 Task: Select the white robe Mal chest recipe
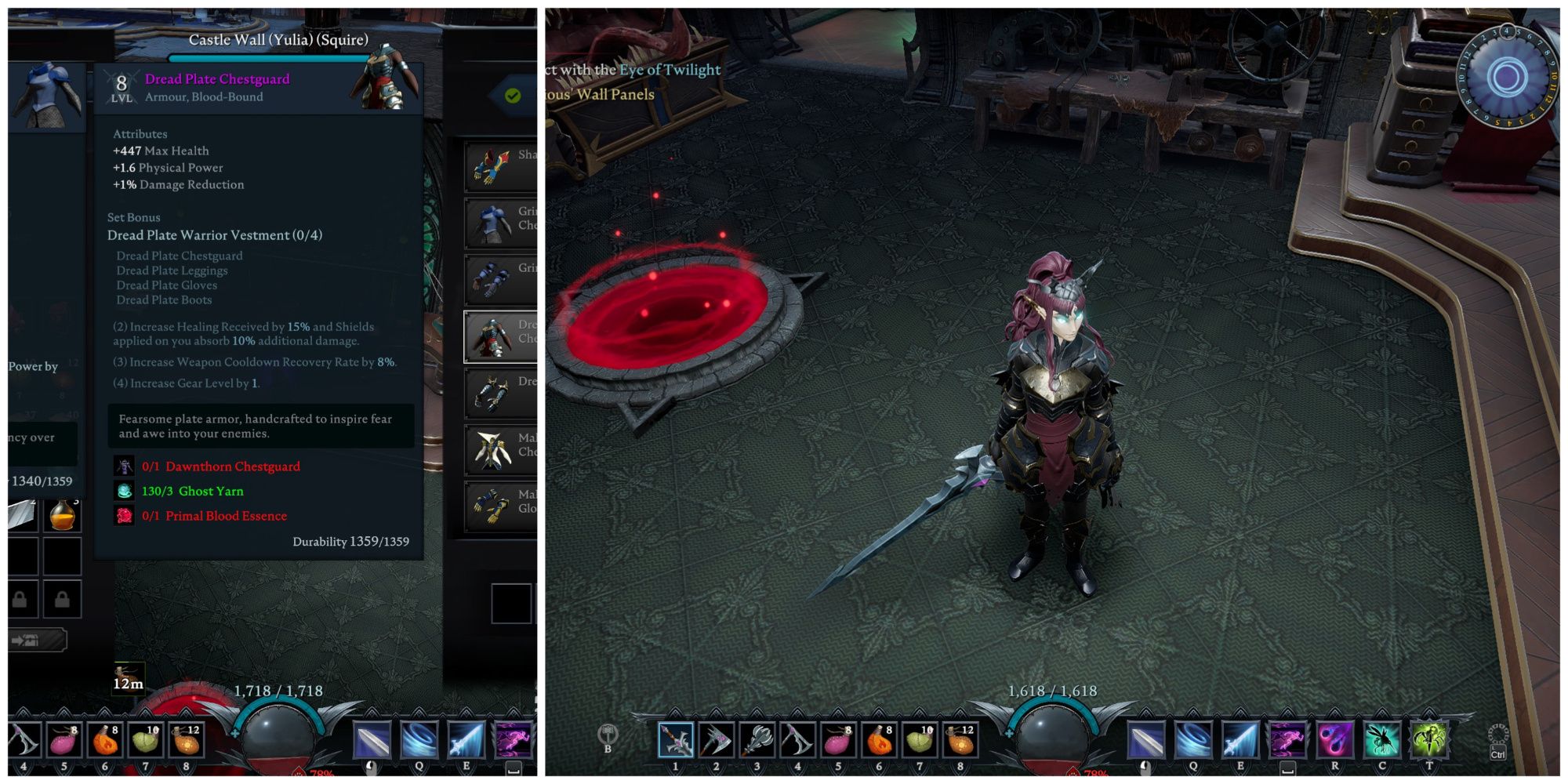click(500, 450)
